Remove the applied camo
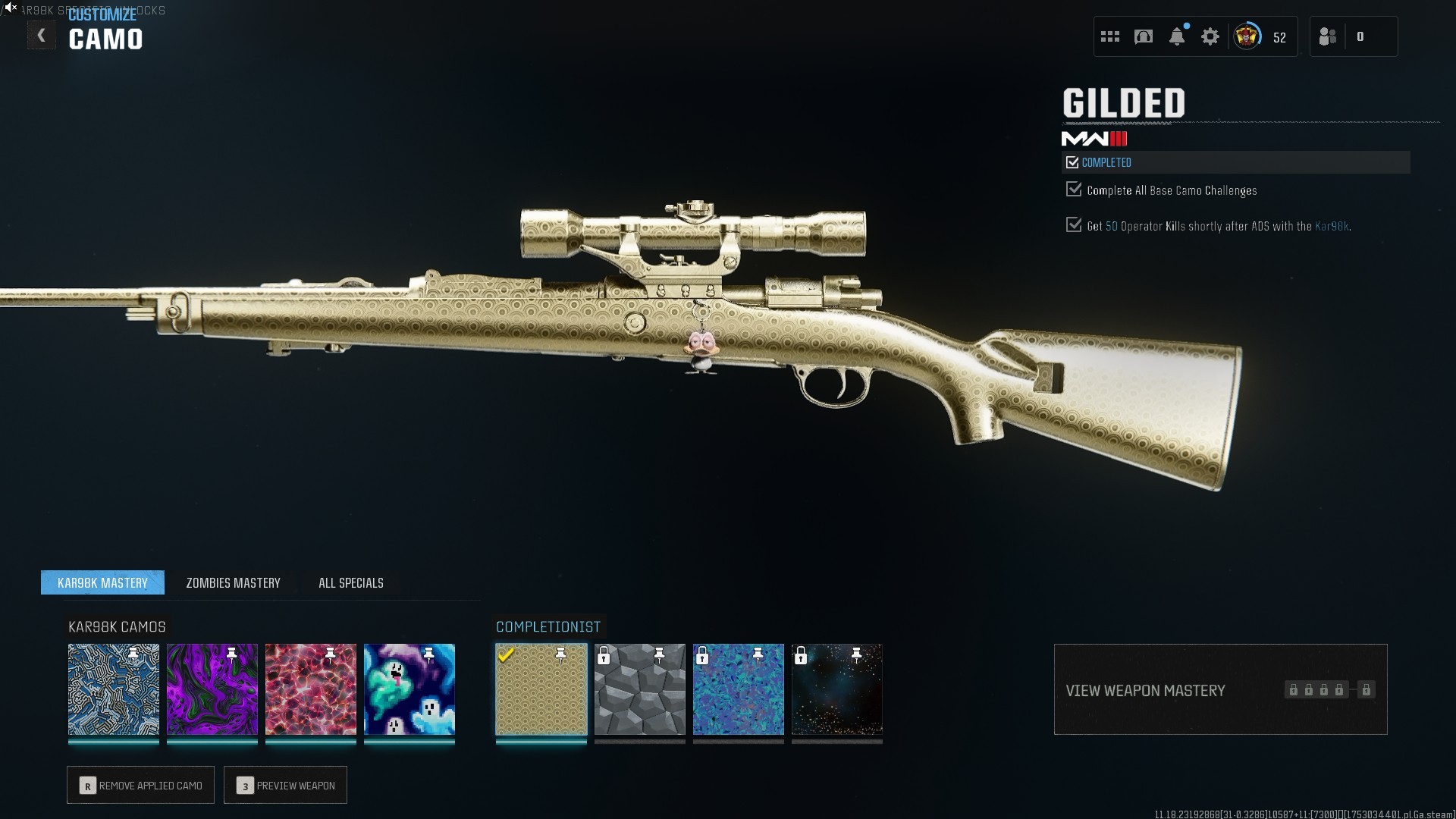This screenshot has height=819, width=1456. (141, 785)
